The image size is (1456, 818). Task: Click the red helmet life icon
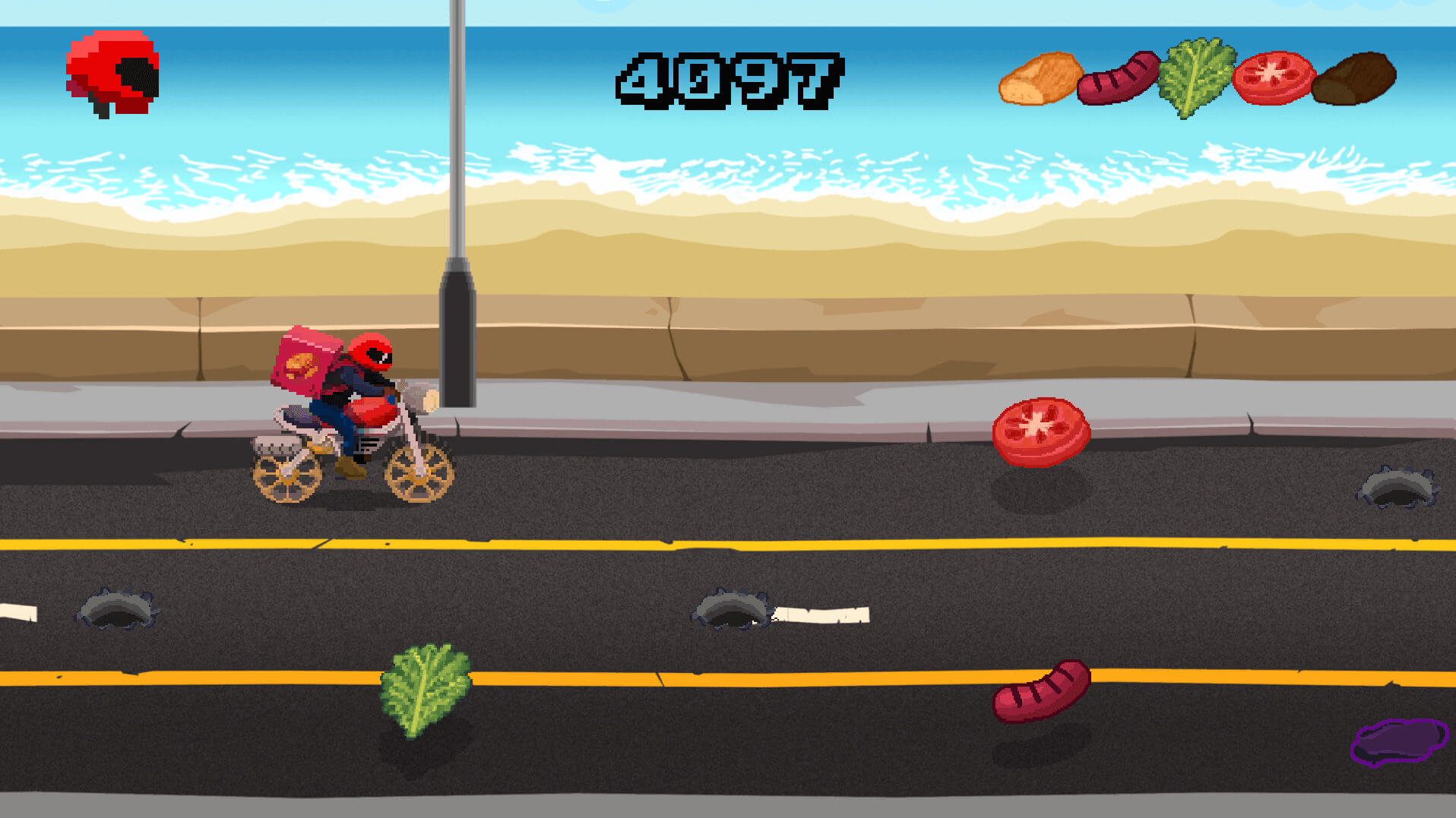[113, 74]
